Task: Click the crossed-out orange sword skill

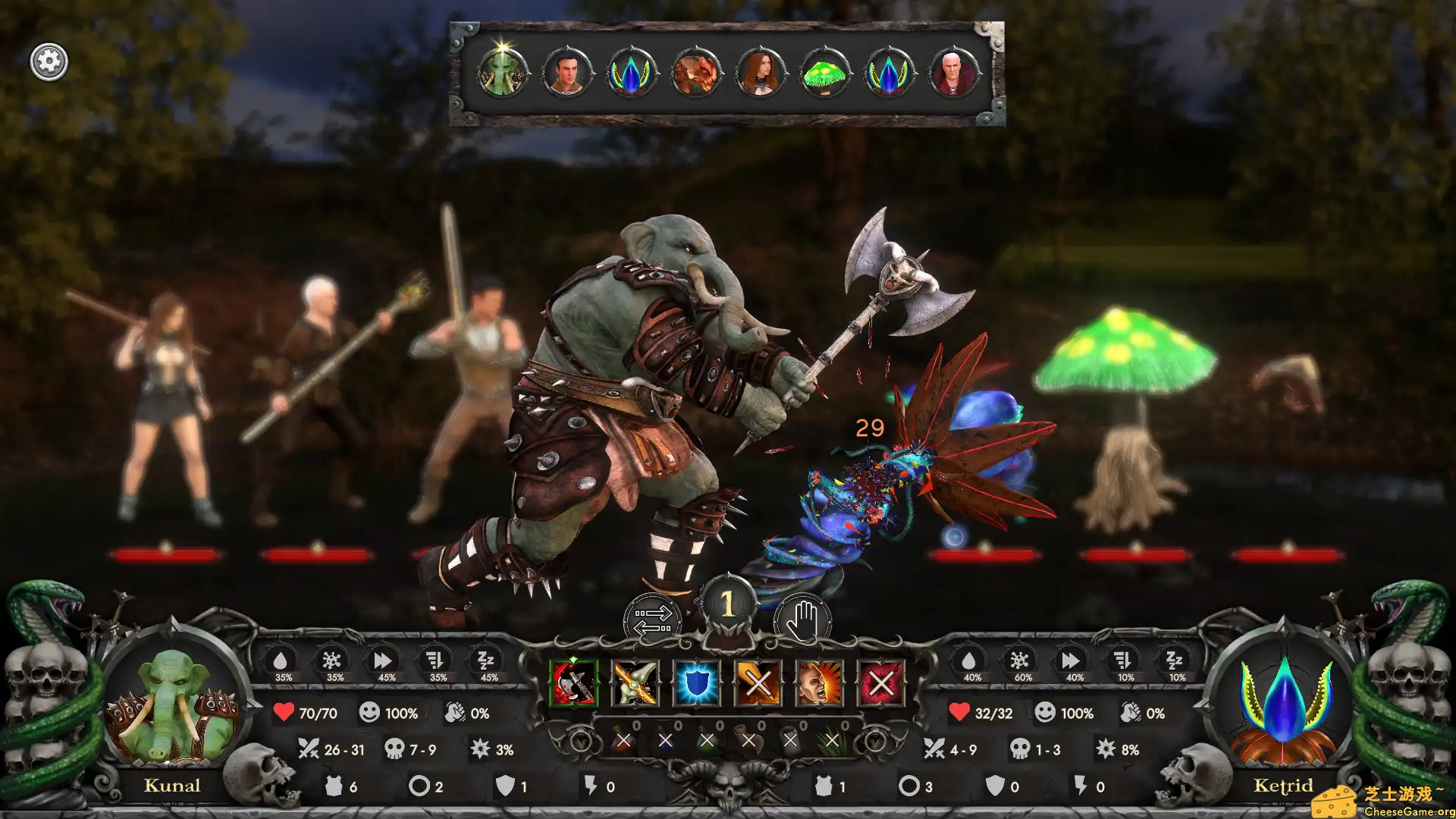Action: point(758,682)
